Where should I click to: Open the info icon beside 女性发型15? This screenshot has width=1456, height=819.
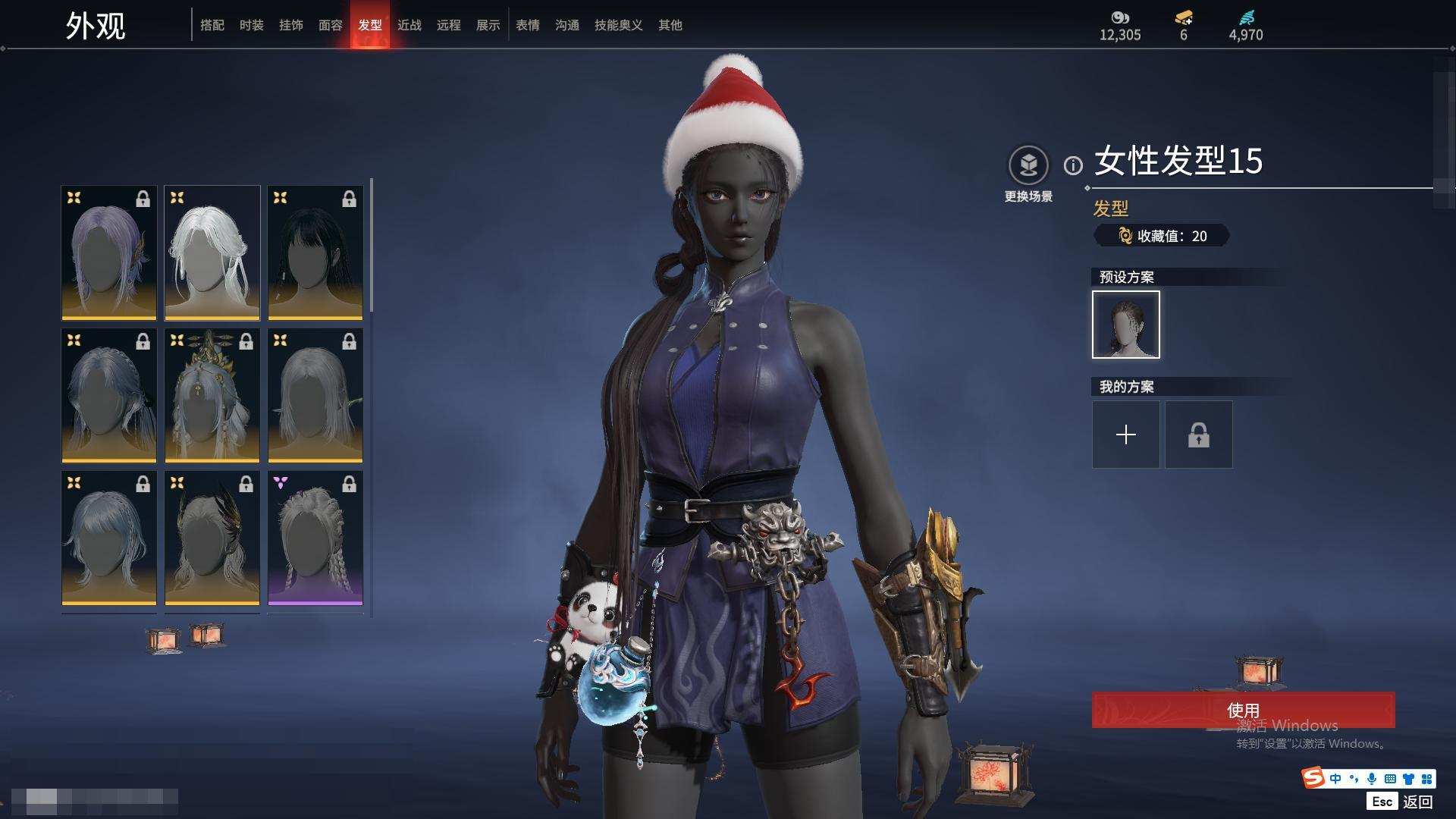[x=1073, y=165]
